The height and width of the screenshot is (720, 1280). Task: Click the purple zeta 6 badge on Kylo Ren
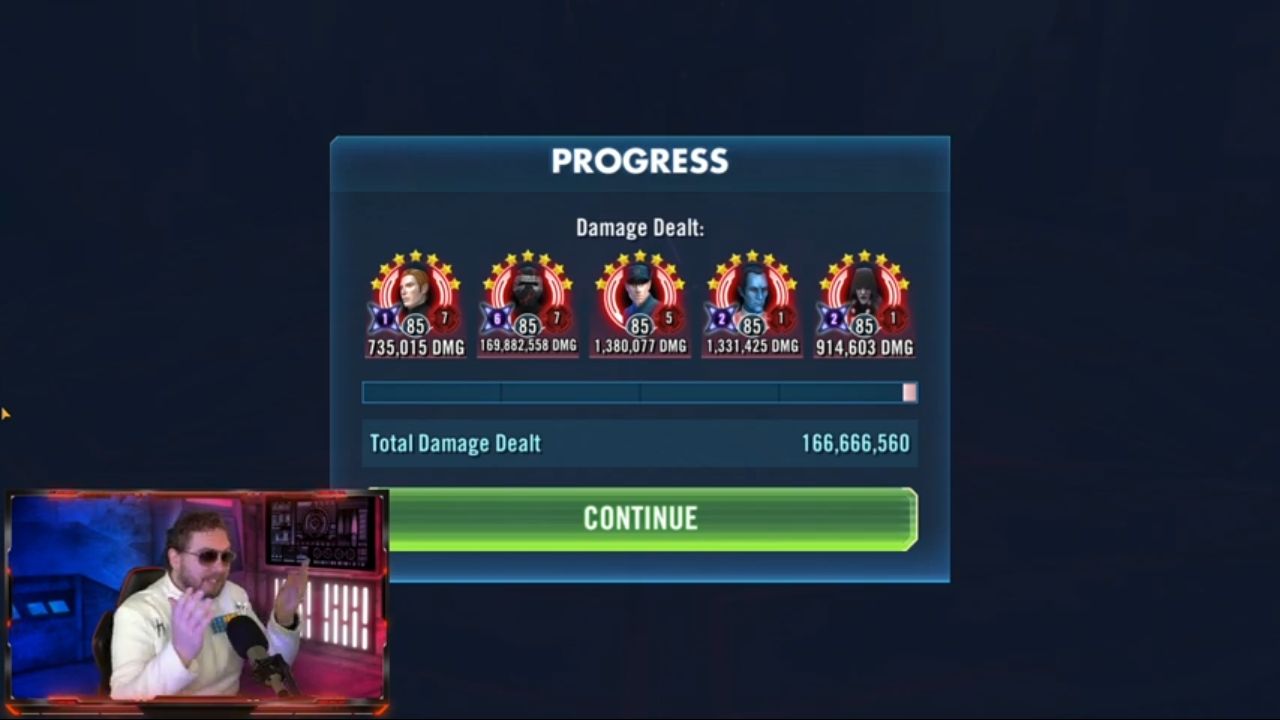point(496,318)
